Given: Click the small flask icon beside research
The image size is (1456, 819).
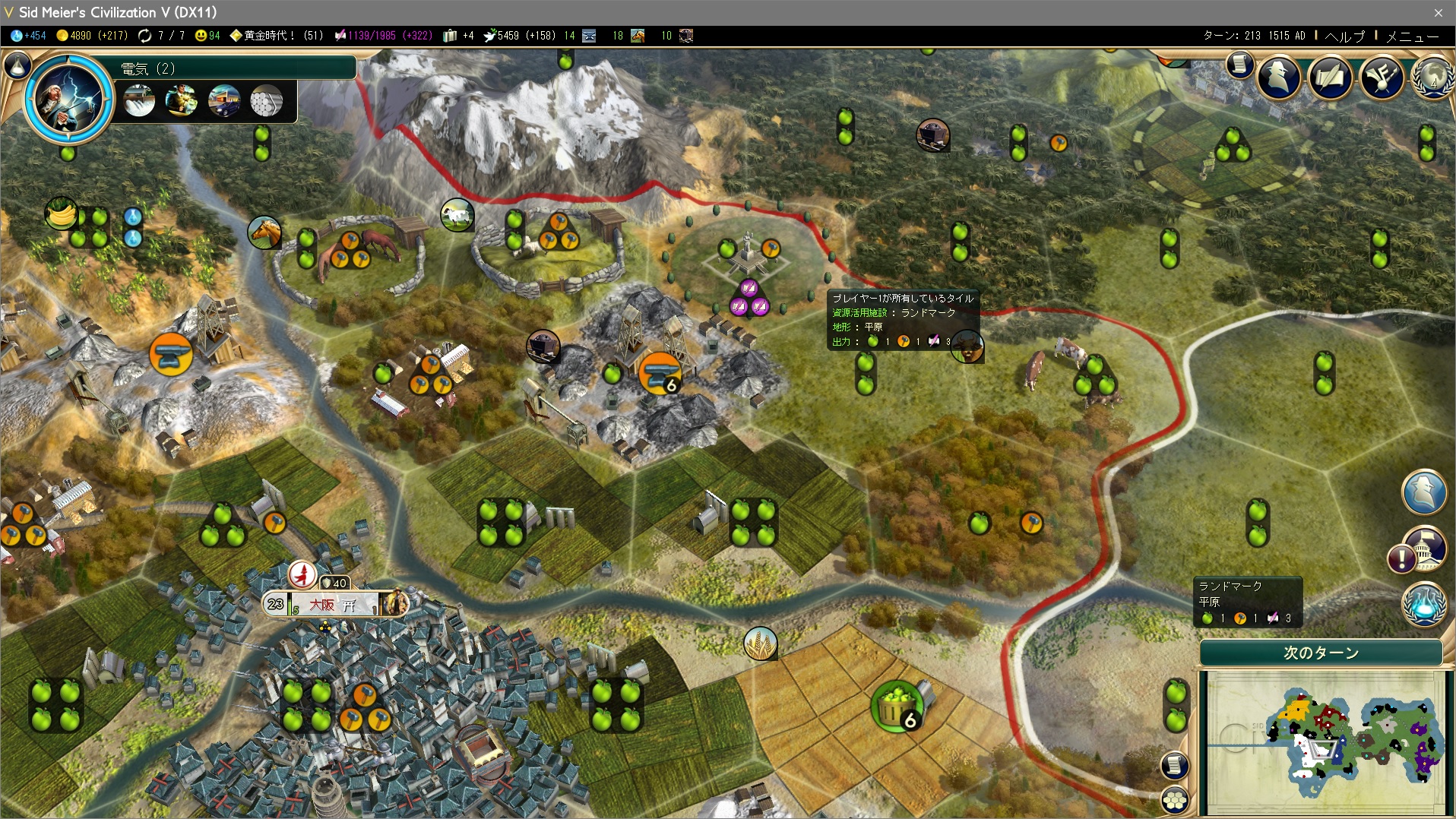Looking at the screenshot, I should [17, 66].
